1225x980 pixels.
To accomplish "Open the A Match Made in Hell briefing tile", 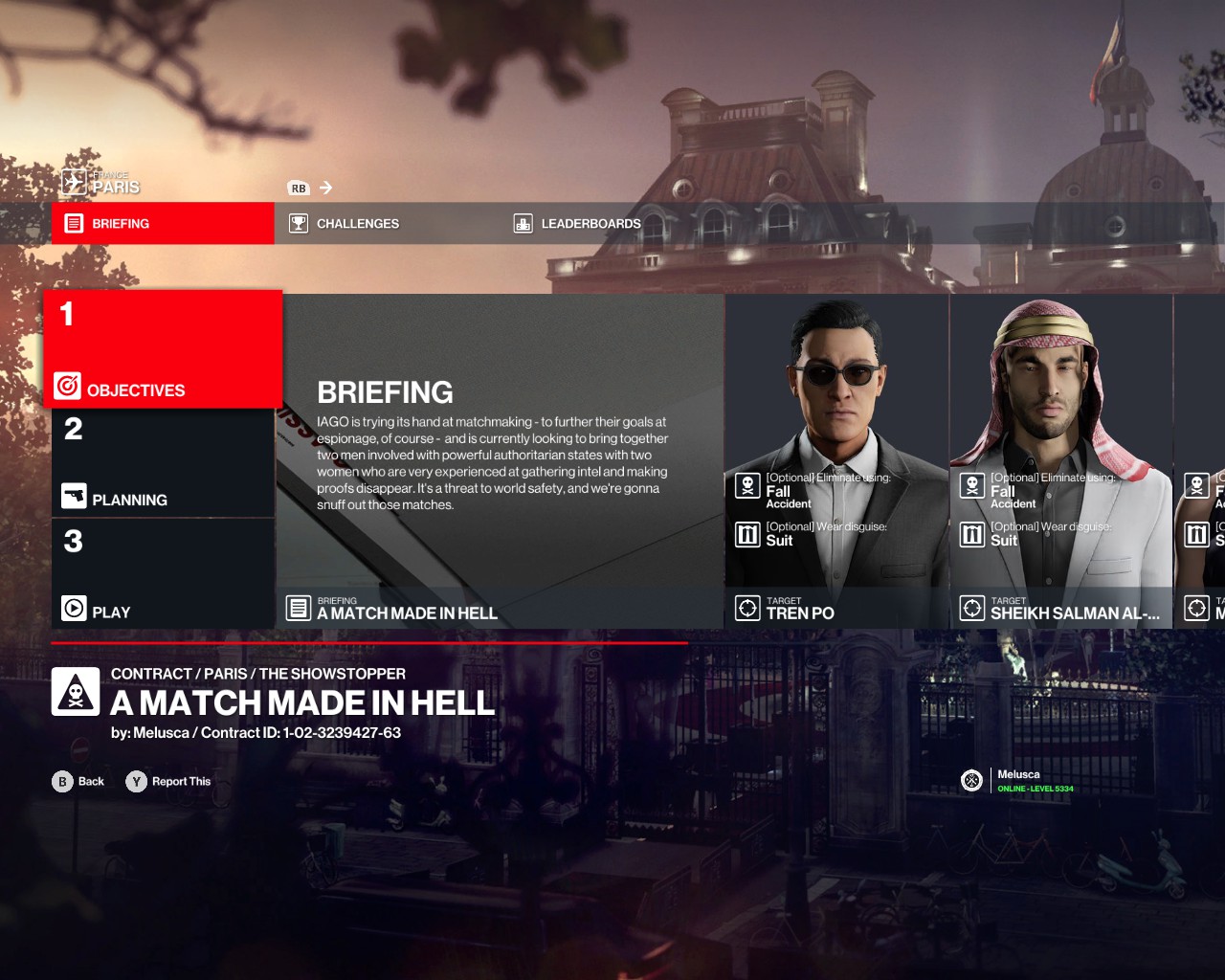I will pyautogui.click(x=501, y=461).
